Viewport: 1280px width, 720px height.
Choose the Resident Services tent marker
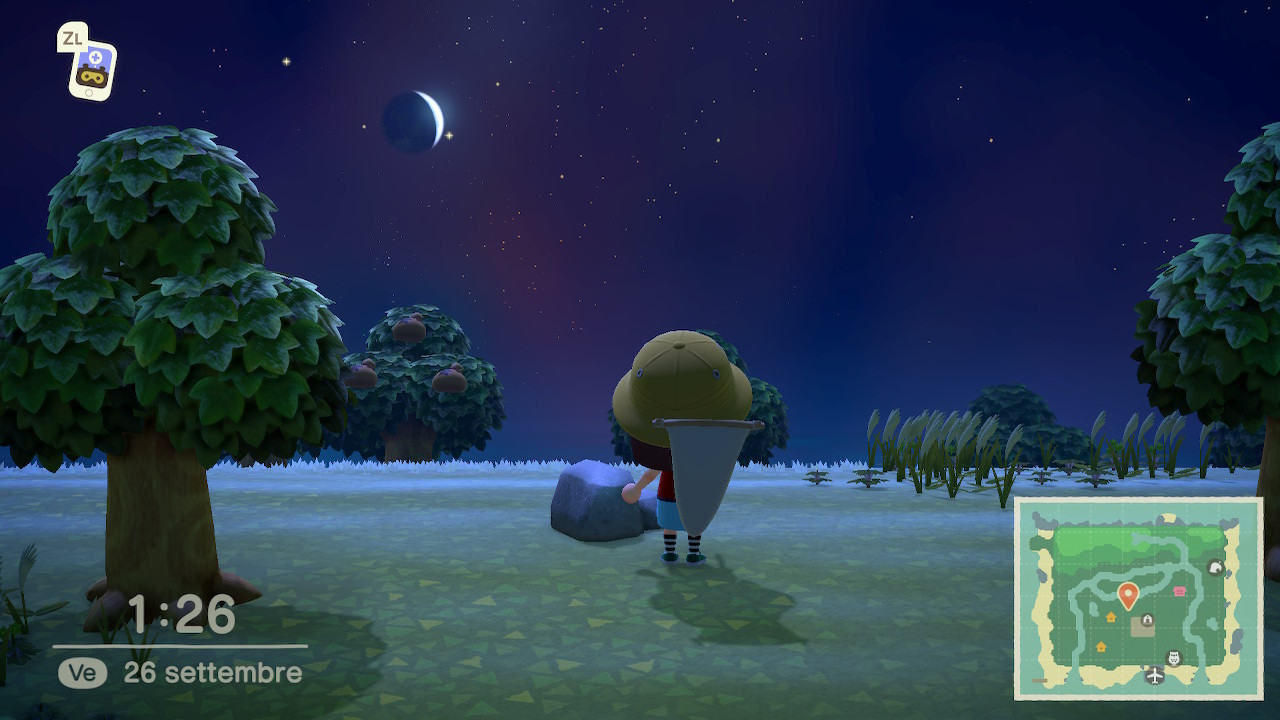pos(1147,620)
